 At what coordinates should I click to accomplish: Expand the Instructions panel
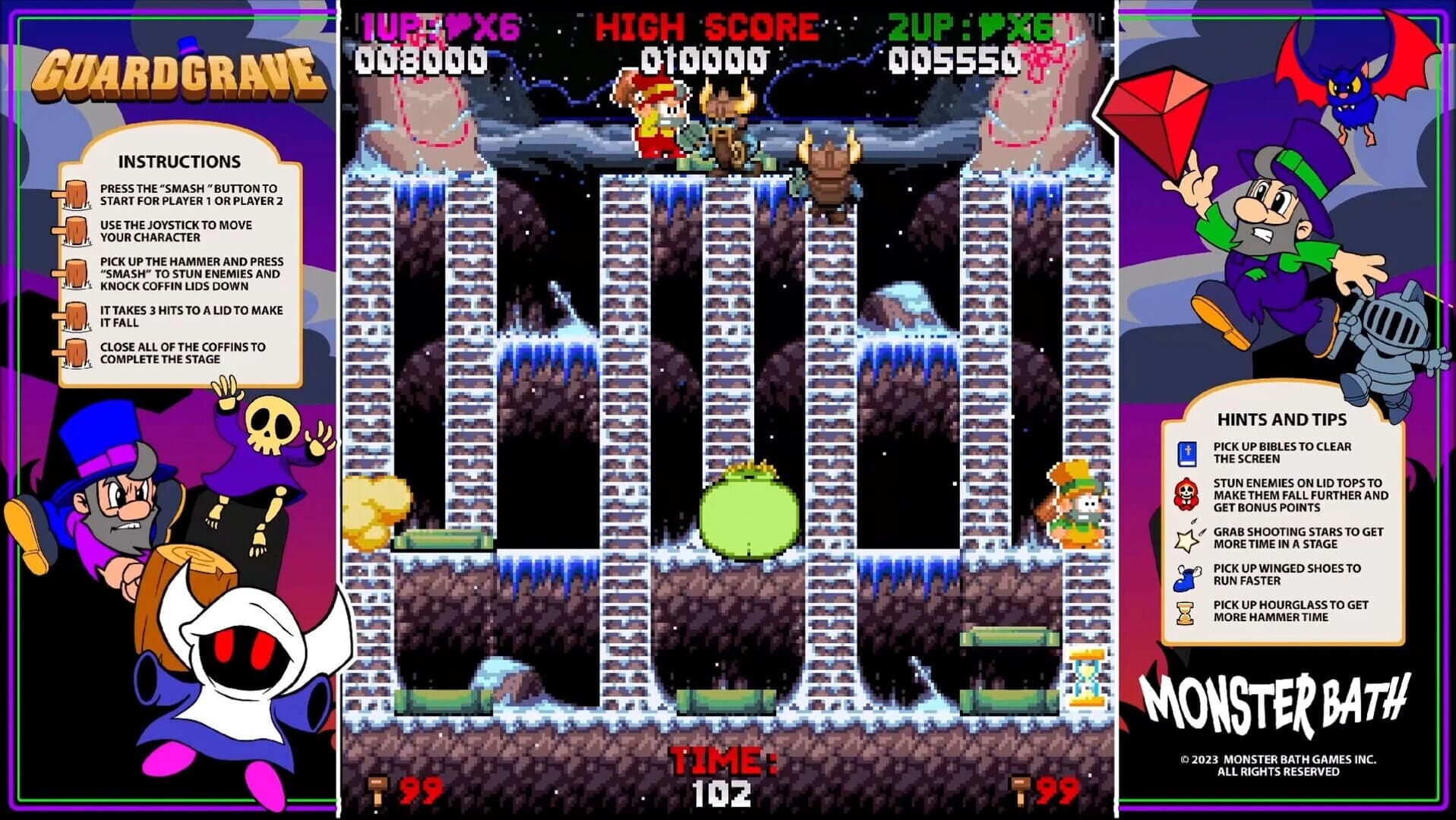[x=178, y=161]
